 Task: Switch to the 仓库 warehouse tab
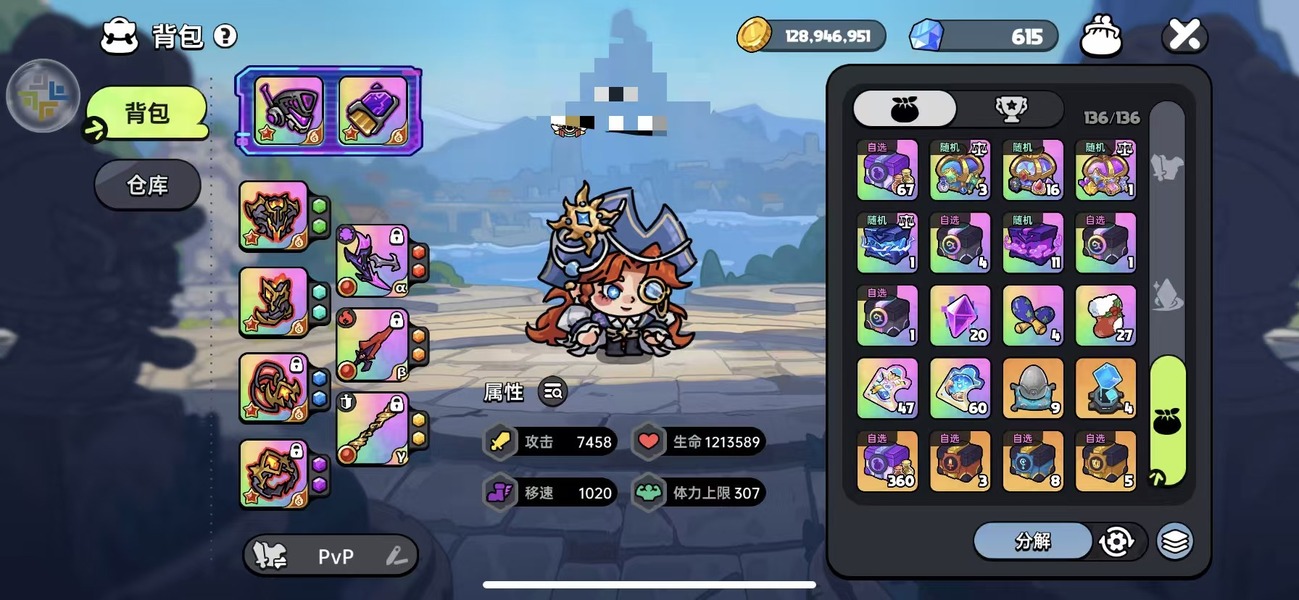point(148,185)
